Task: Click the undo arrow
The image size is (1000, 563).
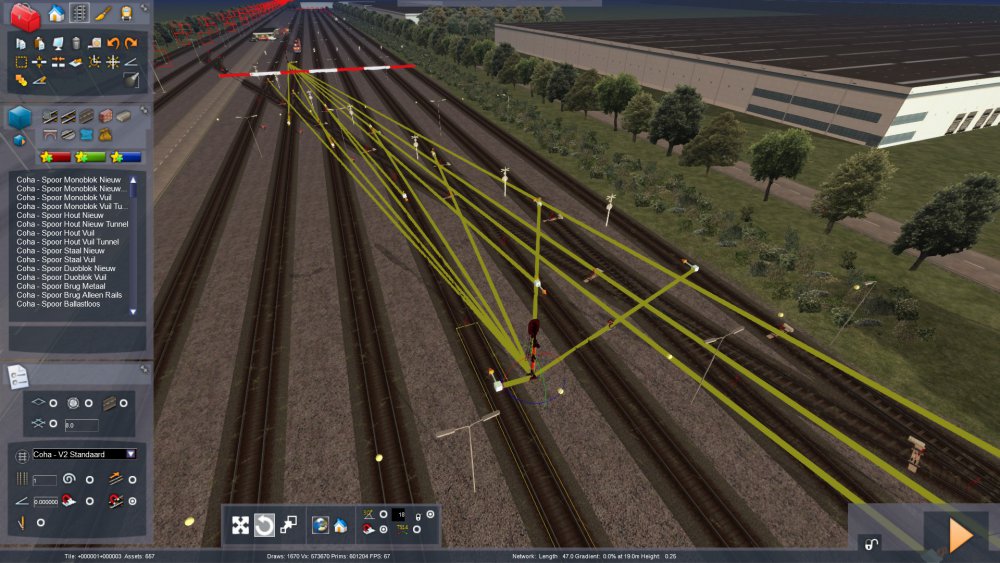Action: [112, 43]
